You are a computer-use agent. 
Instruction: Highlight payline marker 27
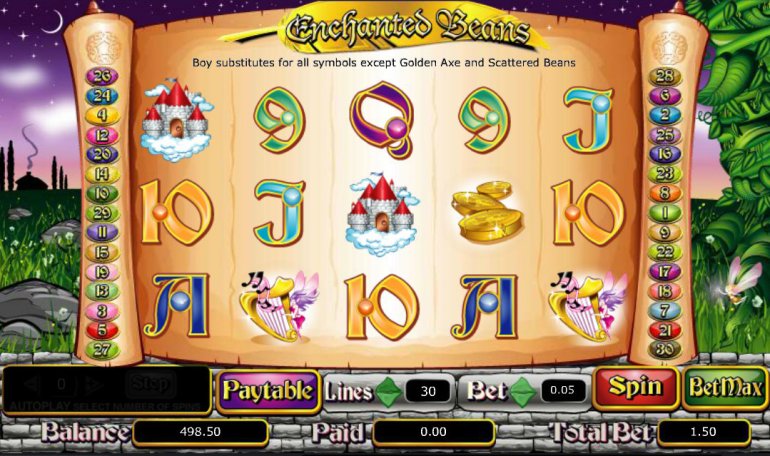click(103, 349)
